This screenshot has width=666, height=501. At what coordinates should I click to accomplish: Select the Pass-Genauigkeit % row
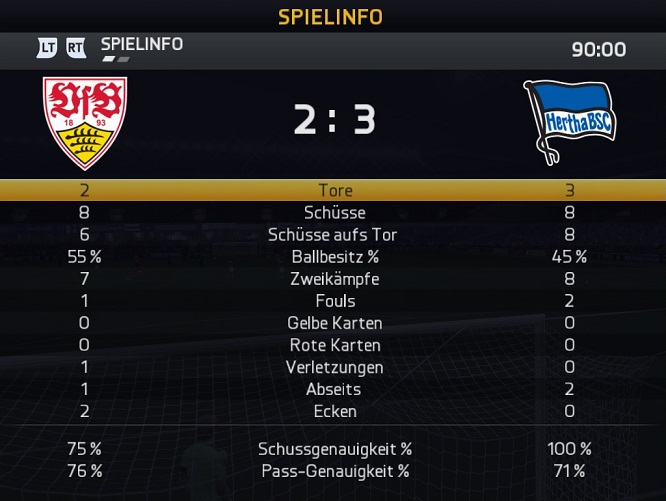[334, 471]
